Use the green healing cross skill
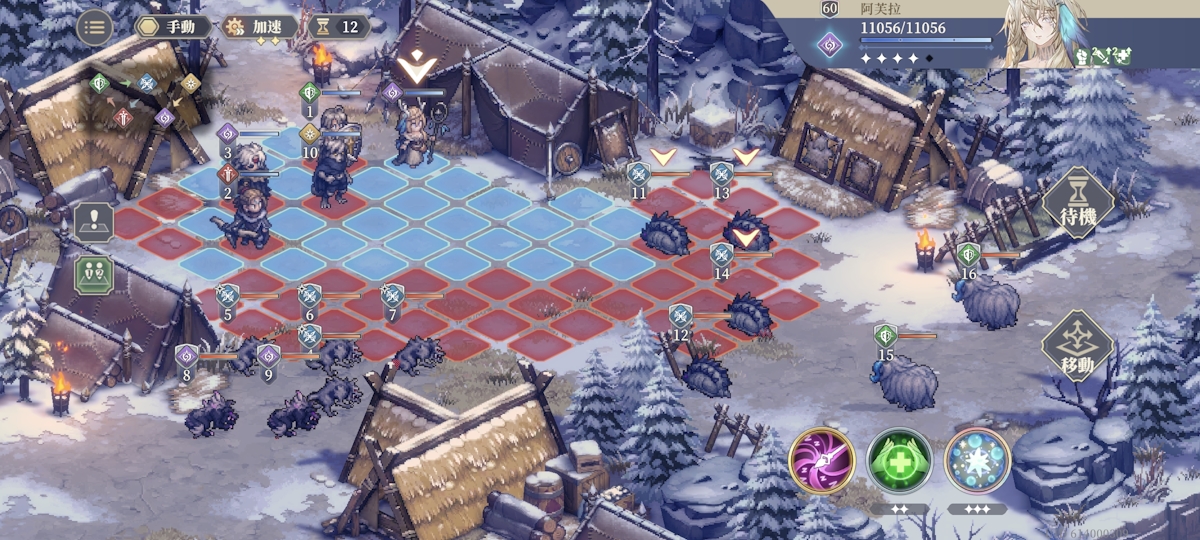Screen dimensions: 1200x540 (x=899, y=460)
